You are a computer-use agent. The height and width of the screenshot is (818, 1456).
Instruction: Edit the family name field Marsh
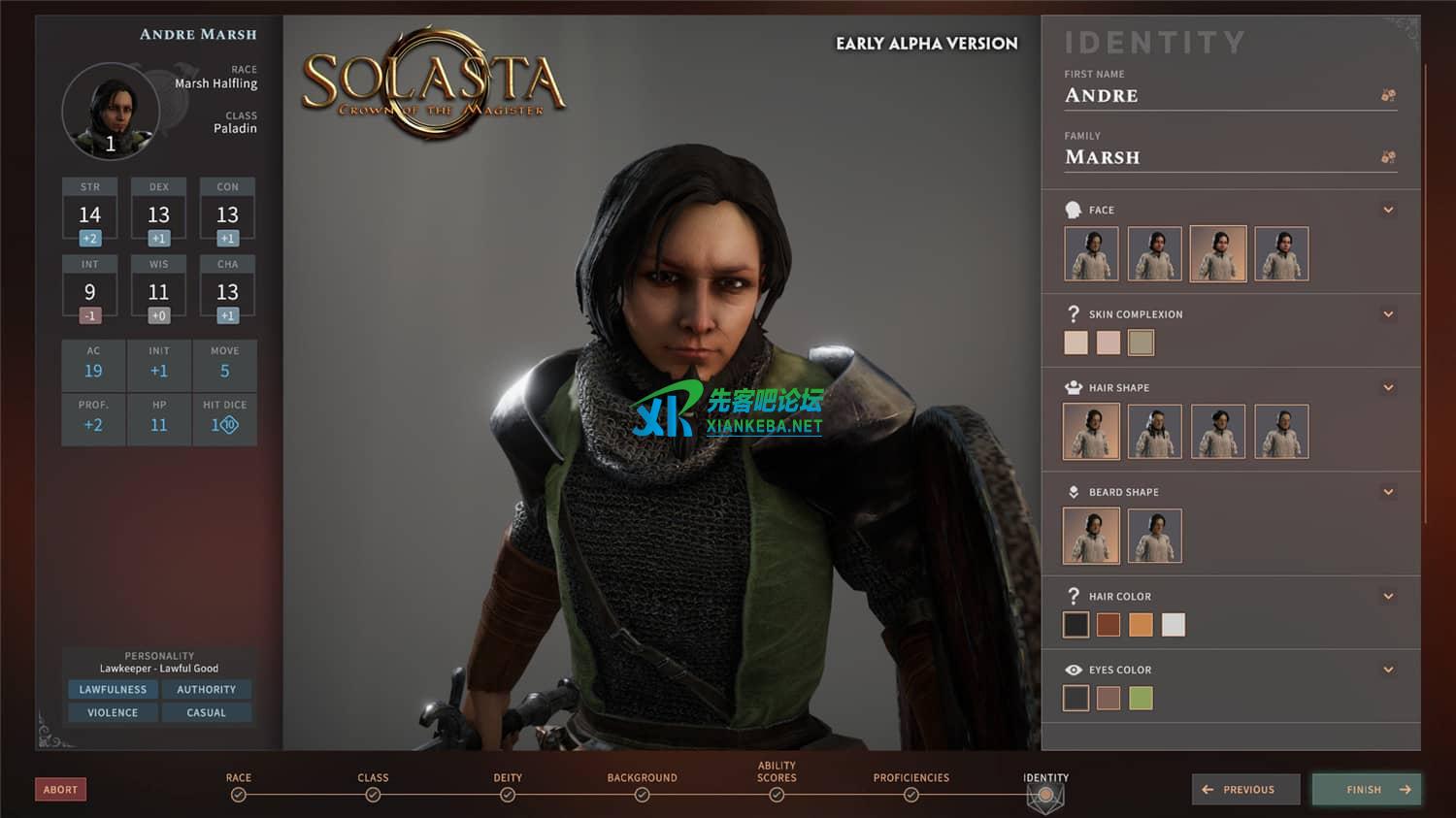(x=1213, y=157)
